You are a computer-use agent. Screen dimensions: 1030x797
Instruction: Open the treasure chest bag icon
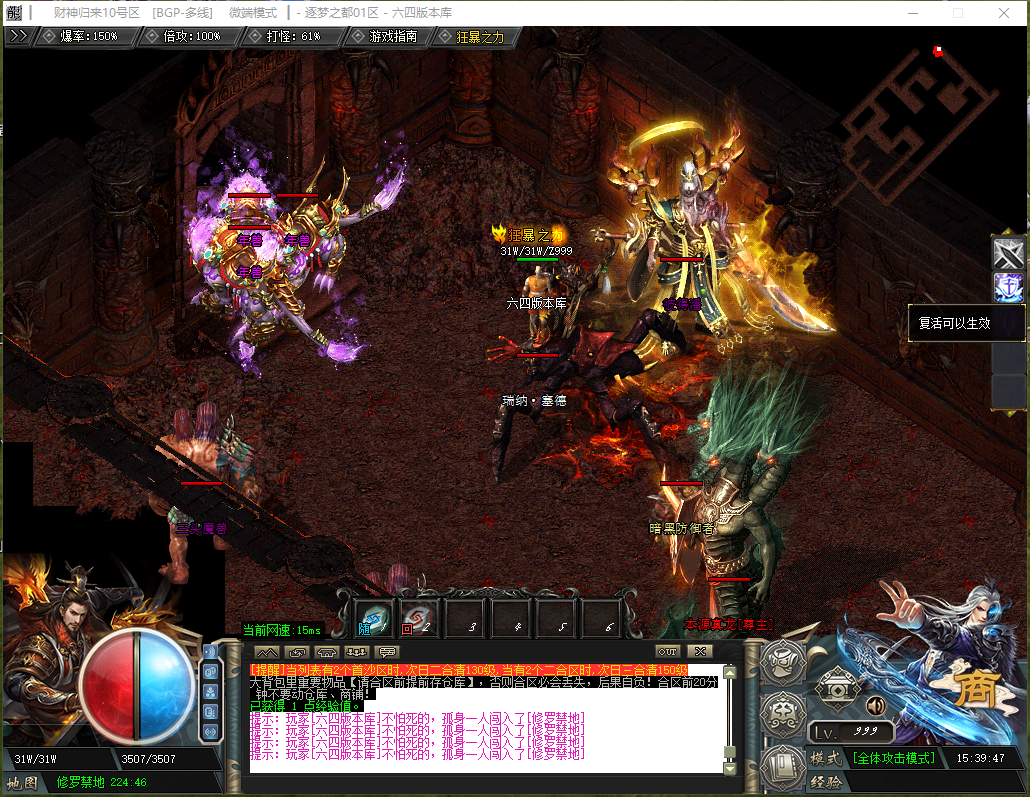pyautogui.click(x=835, y=688)
